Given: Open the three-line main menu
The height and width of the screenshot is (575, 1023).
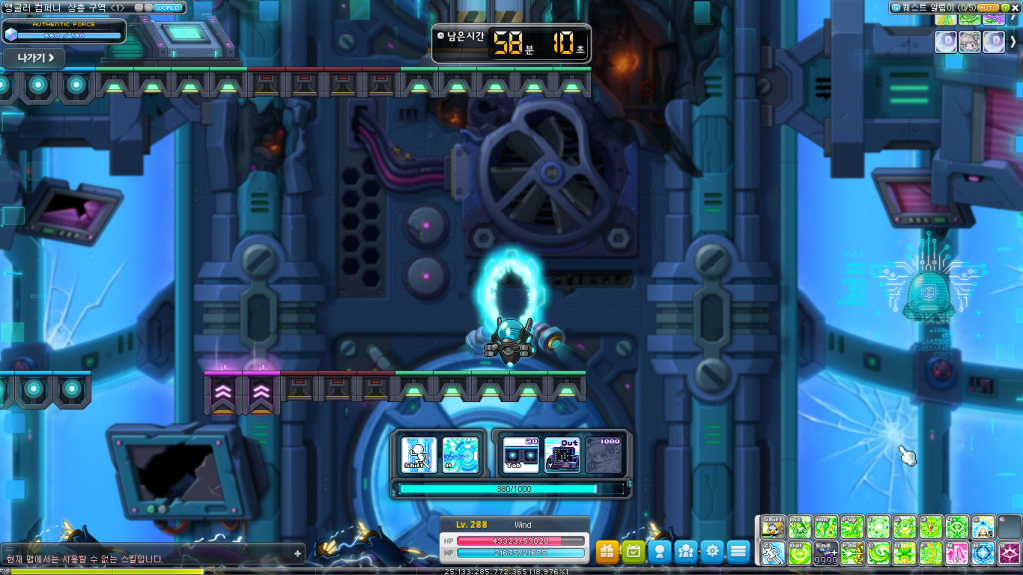Looking at the screenshot, I should (738, 550).
